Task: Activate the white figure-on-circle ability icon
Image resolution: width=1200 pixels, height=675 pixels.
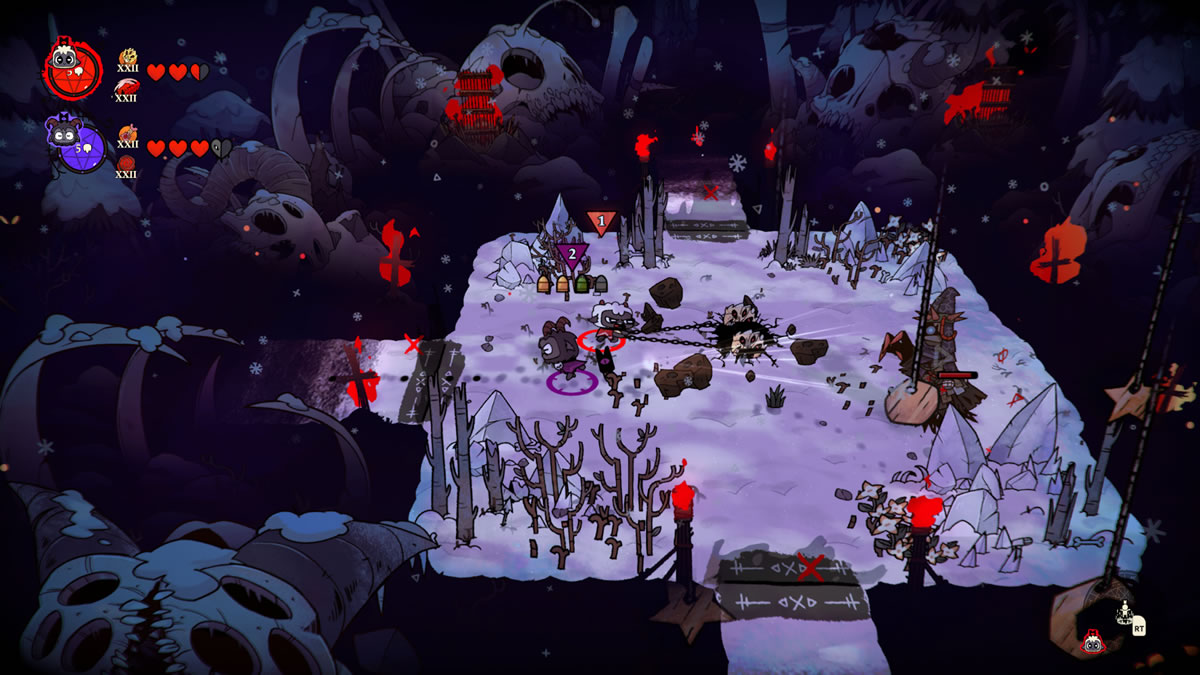Action: 1124,610
